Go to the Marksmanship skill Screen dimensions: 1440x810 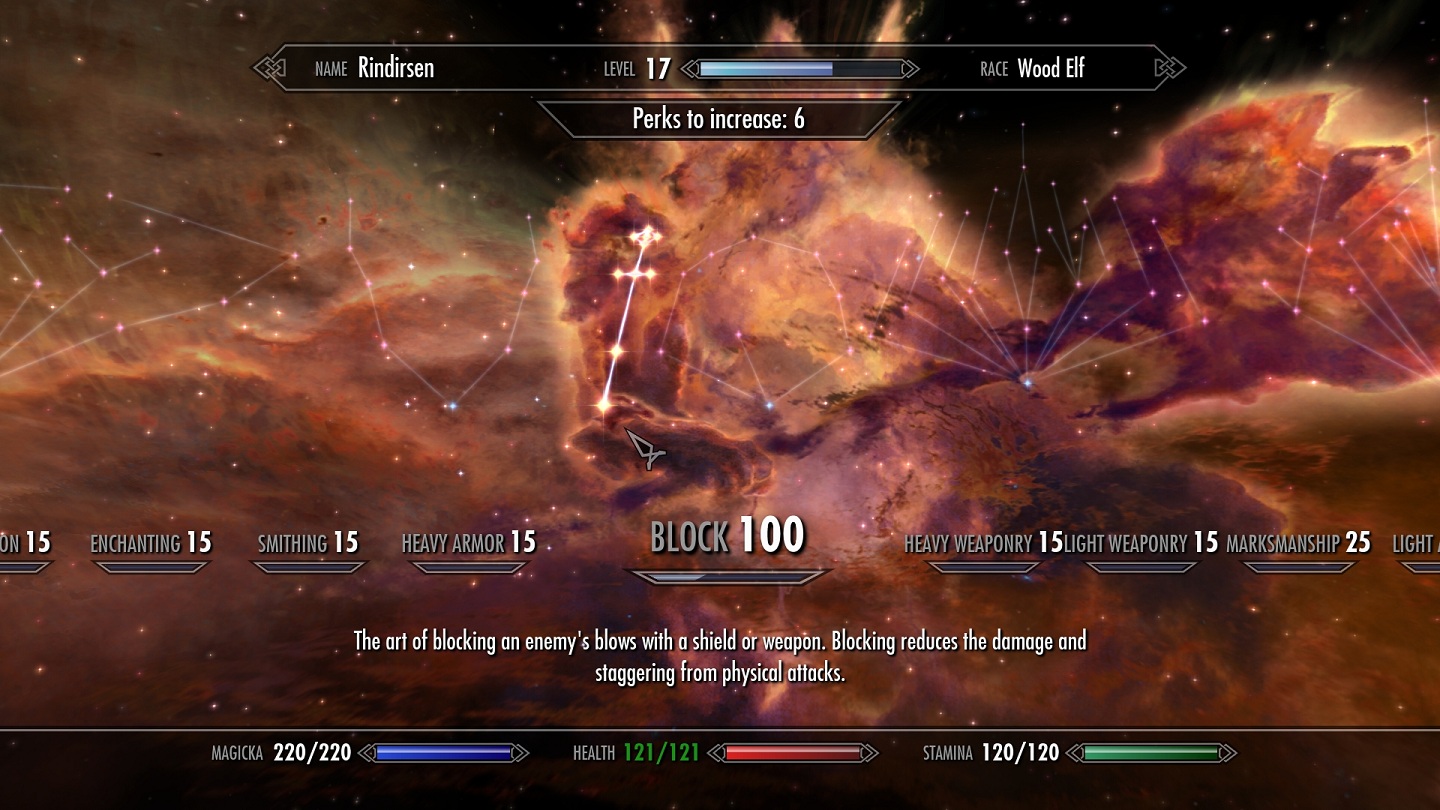coord(1298,544)
